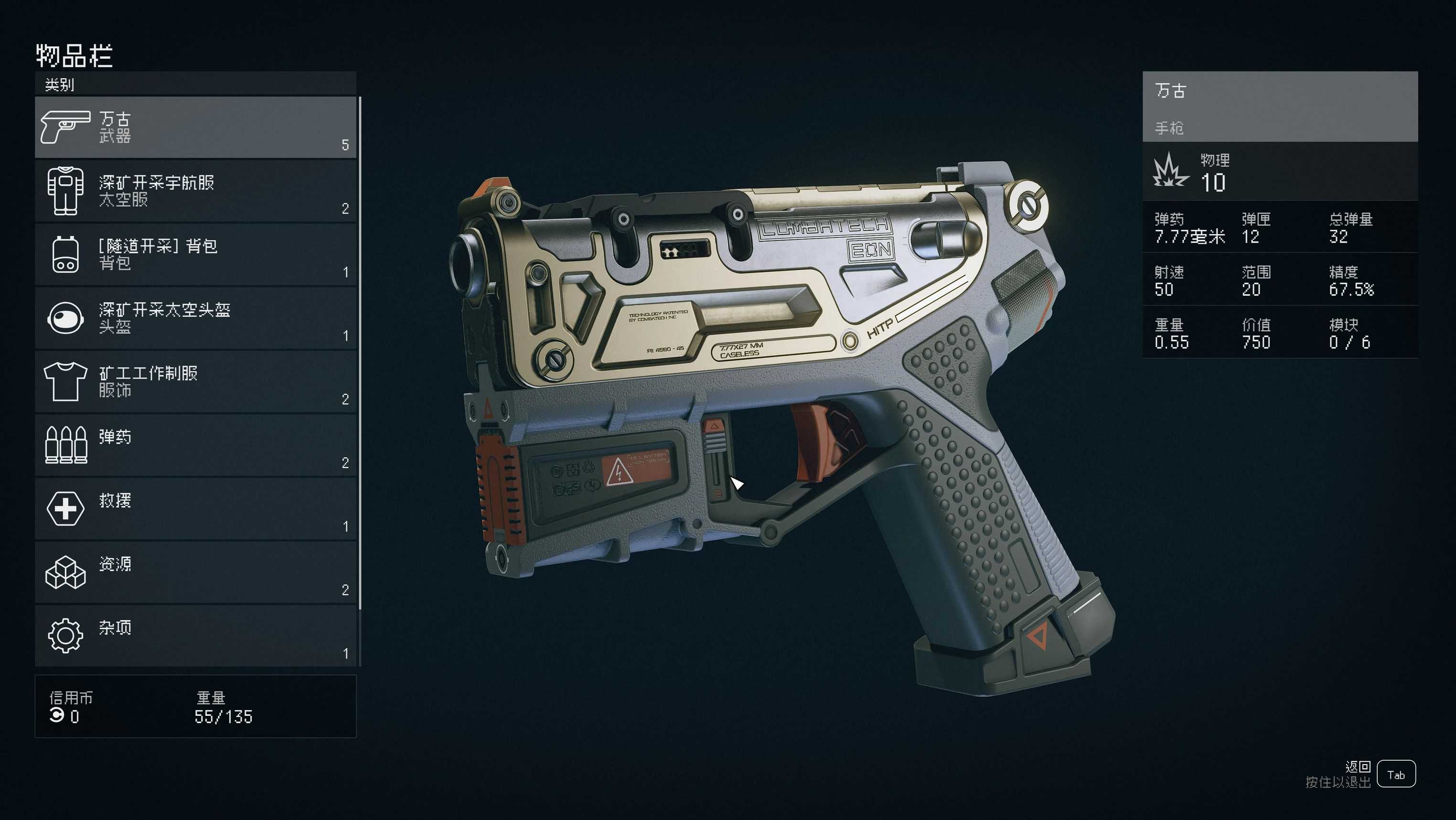Select the 资源 resources category
The image size is (1456, 820).
click(195, 572)
